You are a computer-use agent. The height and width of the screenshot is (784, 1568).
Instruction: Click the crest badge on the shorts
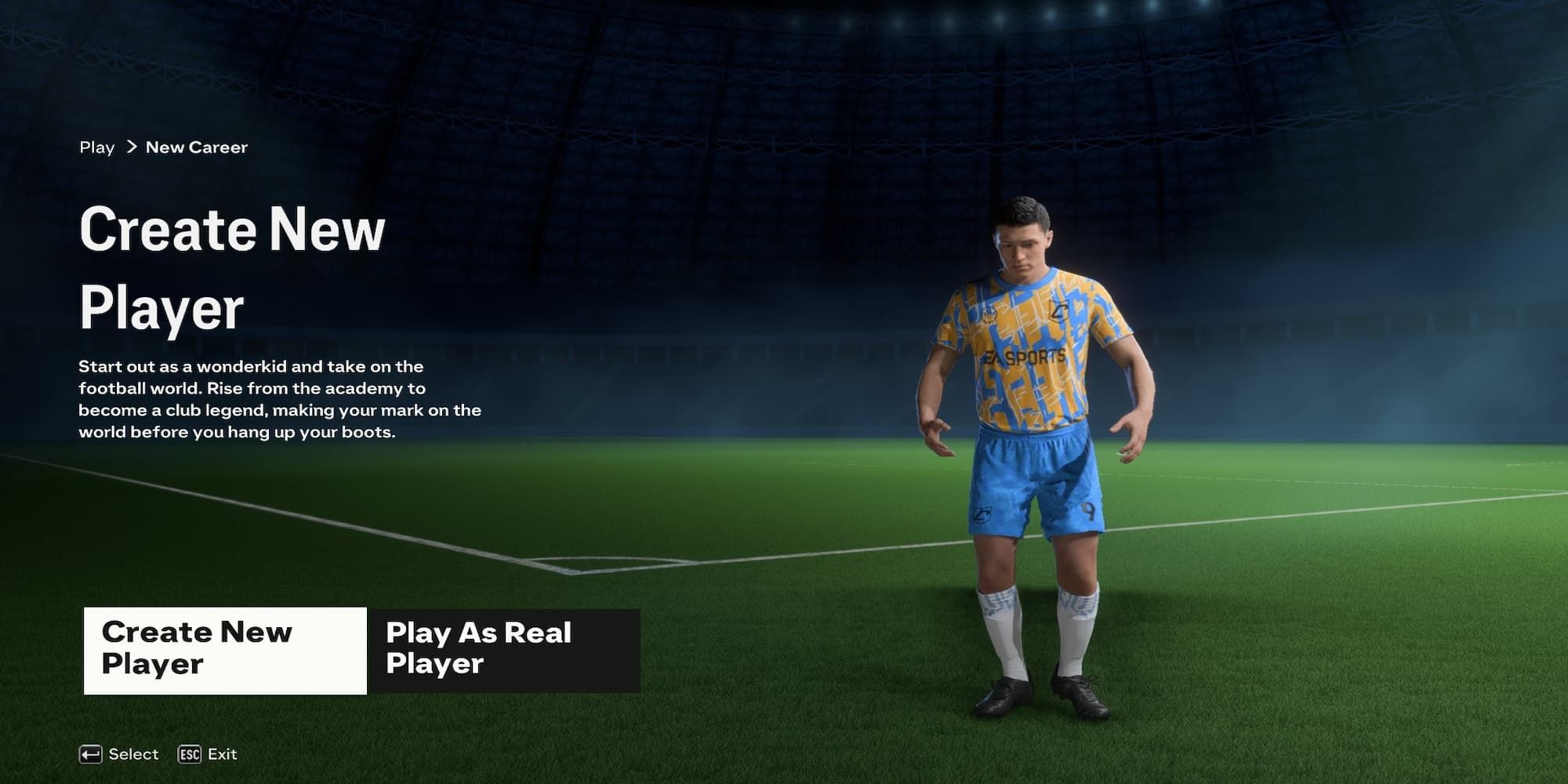(982, 514)
